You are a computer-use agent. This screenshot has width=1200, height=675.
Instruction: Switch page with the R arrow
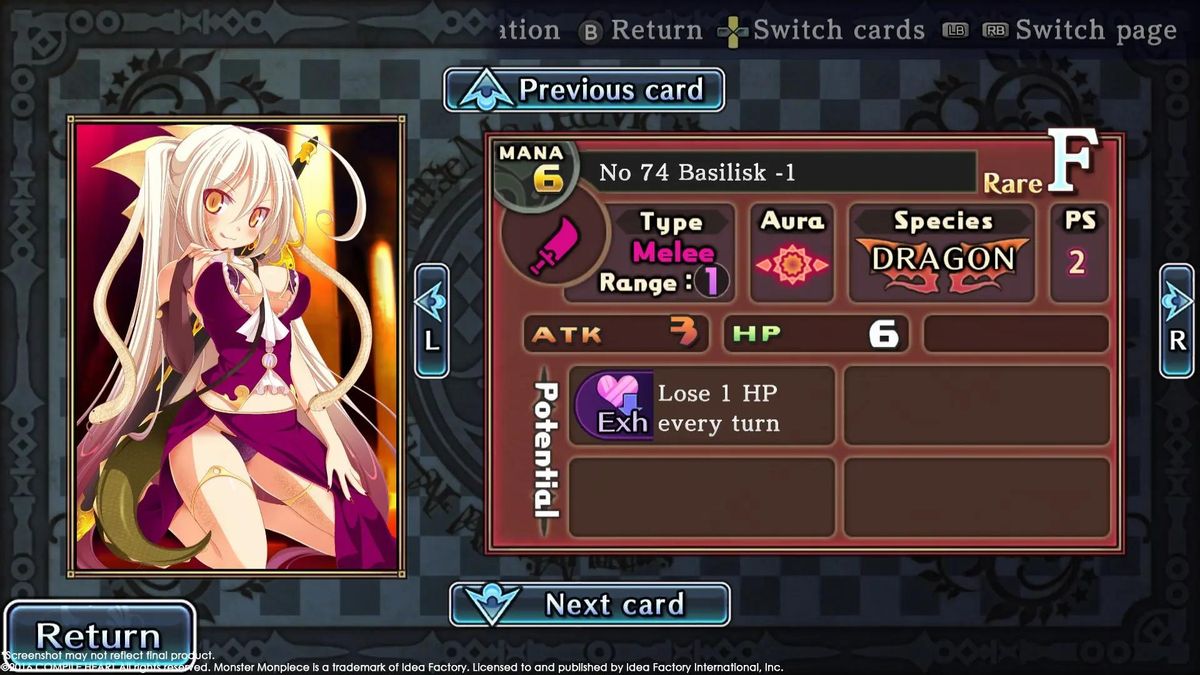tap(1177, 320)
